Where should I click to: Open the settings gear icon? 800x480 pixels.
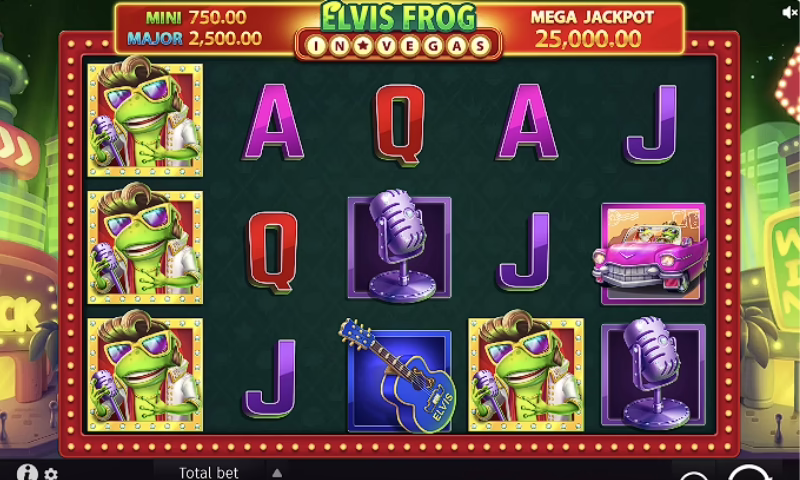(x=51, y=473)
